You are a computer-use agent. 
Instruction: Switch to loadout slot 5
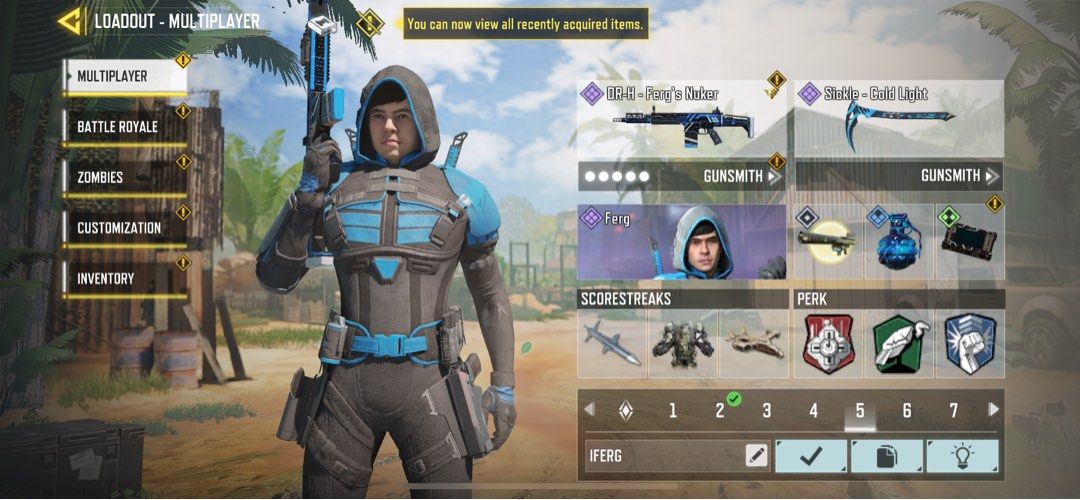coord(860,410)
